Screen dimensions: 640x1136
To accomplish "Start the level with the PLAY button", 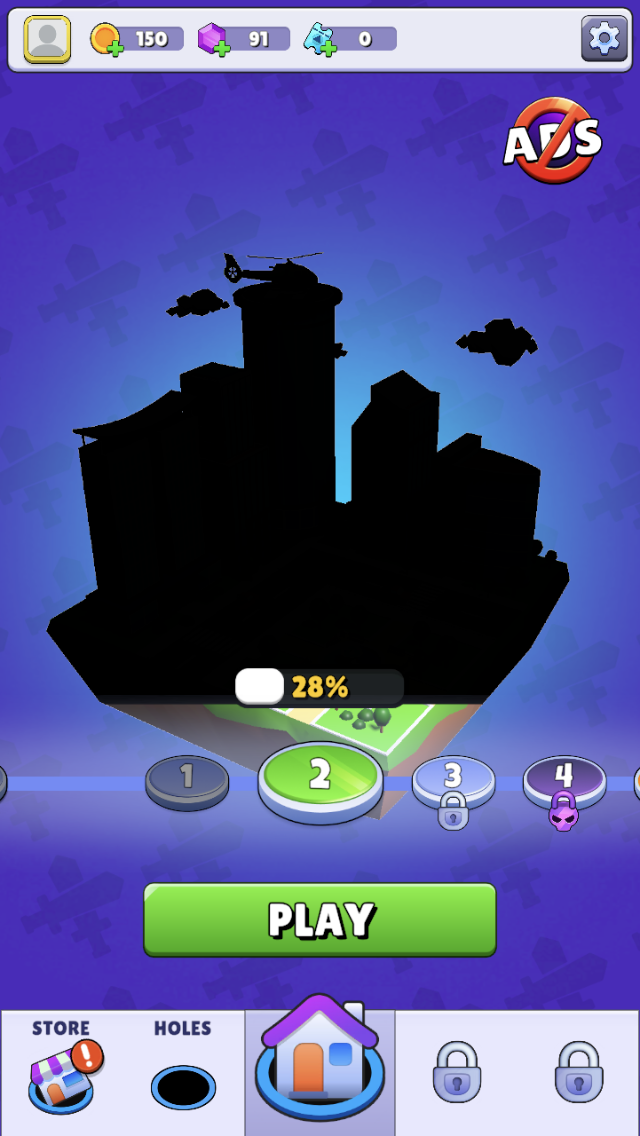I will [x=320, y=919].
